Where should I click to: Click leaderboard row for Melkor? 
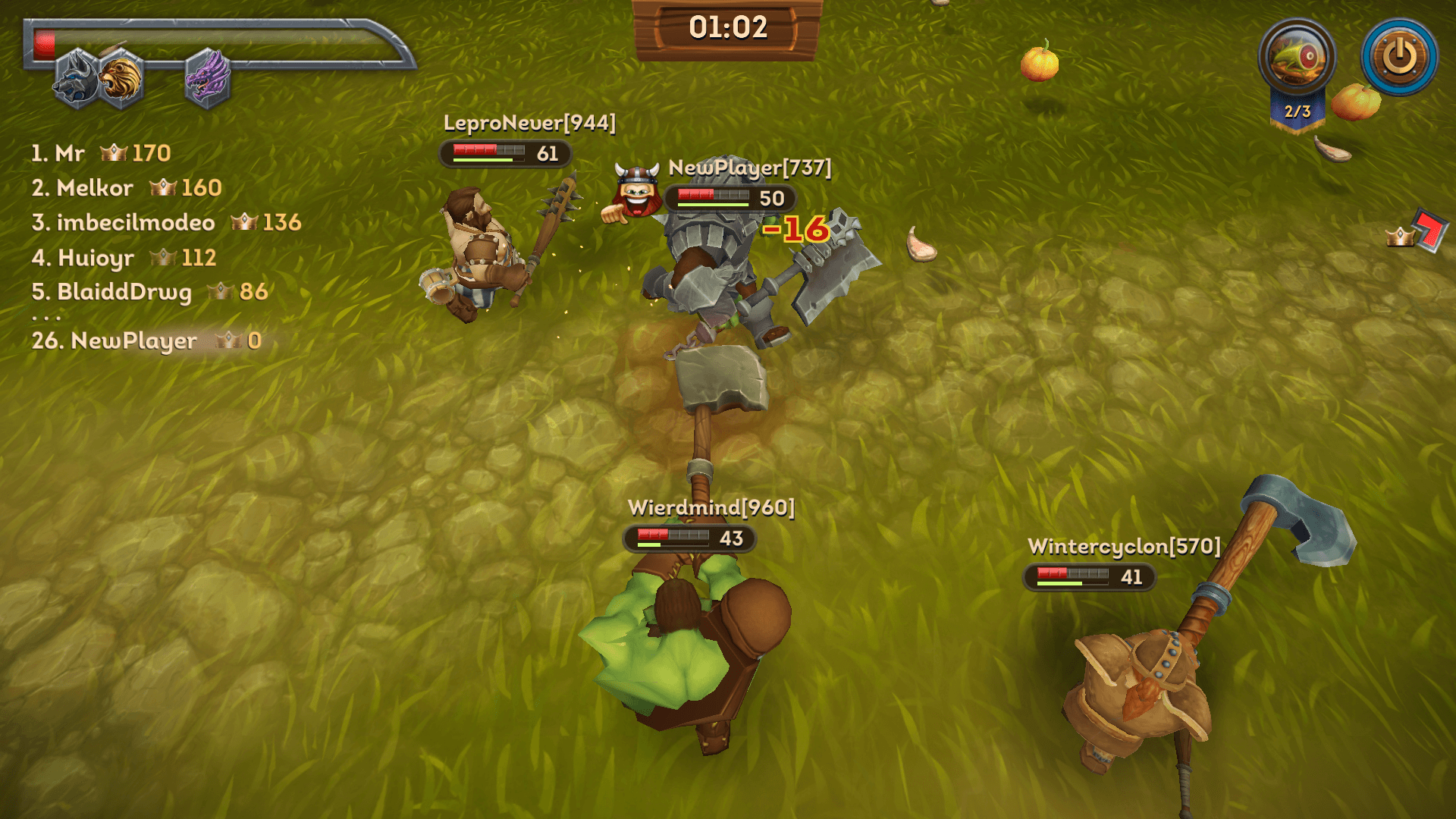coord(127,188)
